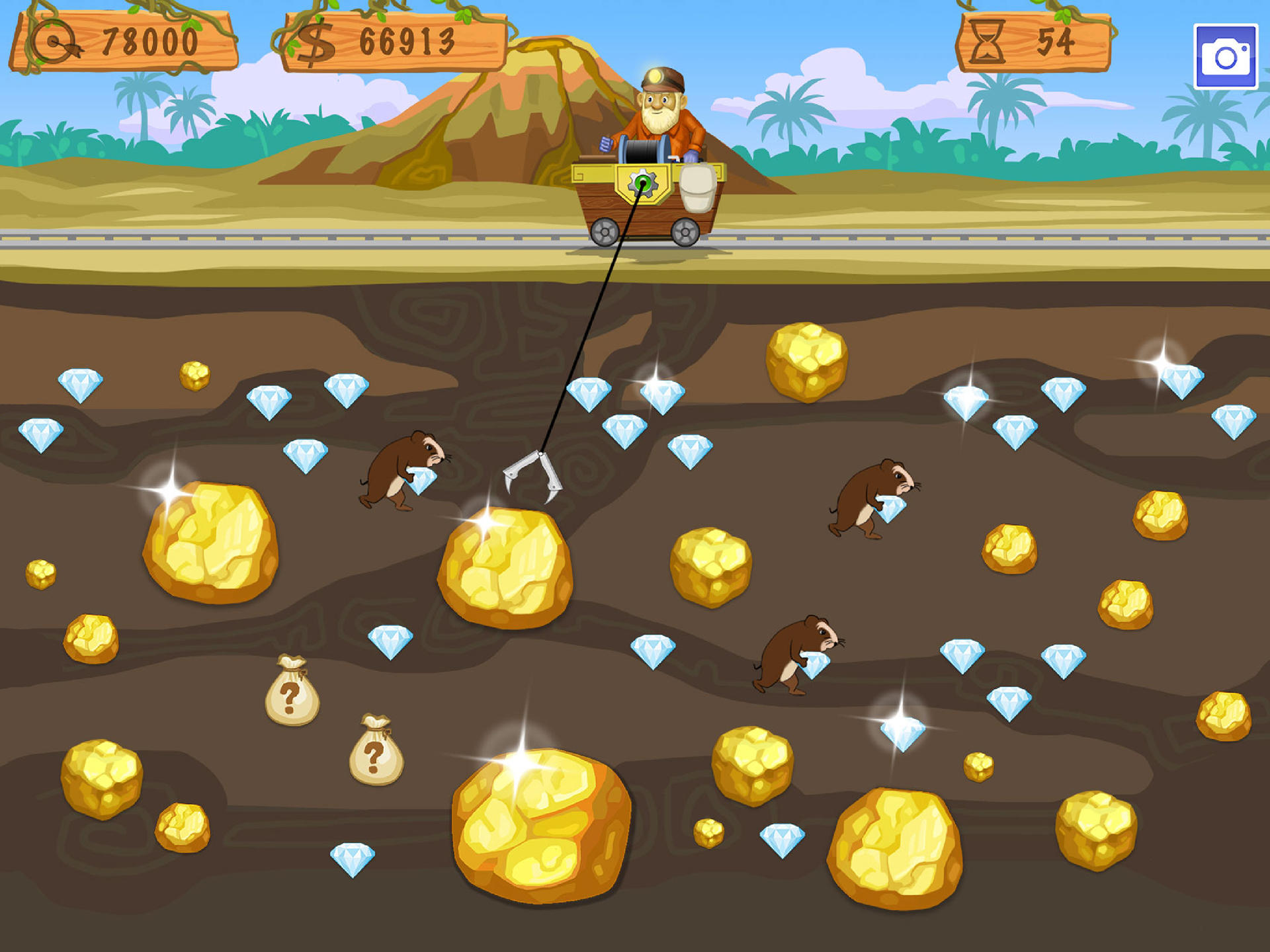Click the hourglass timer icon
Viewport: 1270px width, 952px height.
tap(988, 41)
